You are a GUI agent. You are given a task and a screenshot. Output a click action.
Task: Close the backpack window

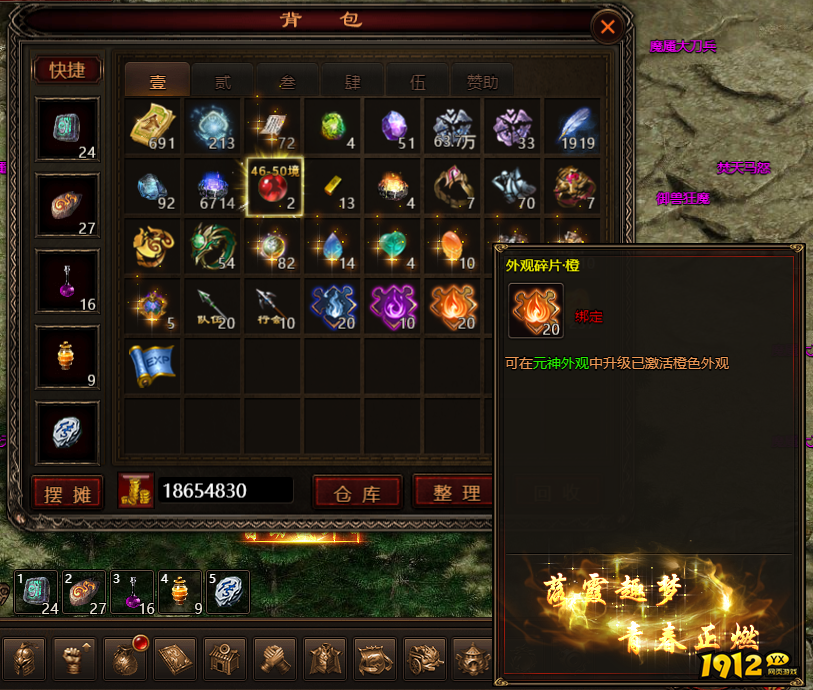tap(606, 27)
